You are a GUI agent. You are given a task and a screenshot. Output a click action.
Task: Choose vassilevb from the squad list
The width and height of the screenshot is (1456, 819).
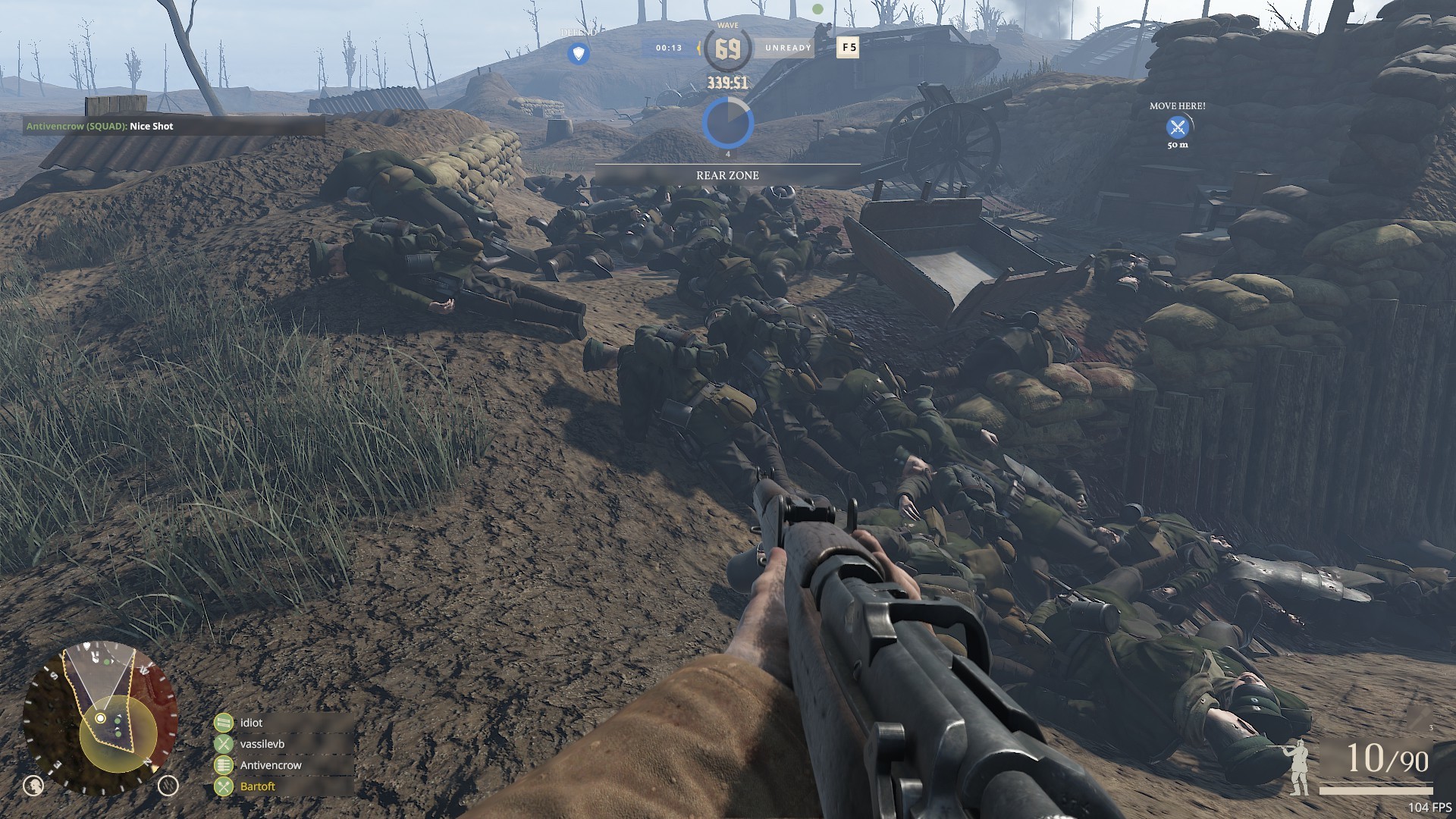[x=262, y=744]
